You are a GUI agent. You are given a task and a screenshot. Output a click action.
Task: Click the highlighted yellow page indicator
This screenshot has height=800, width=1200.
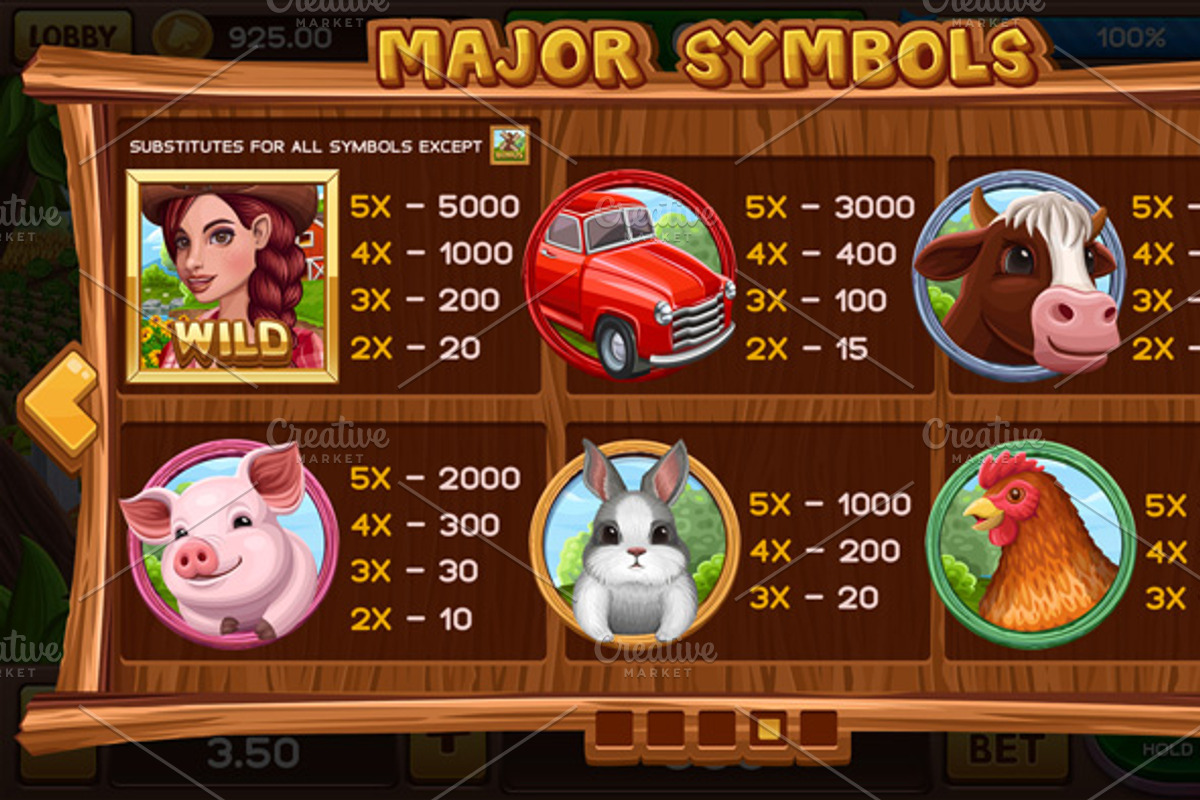pyautogui.click(x=767, y=729)
